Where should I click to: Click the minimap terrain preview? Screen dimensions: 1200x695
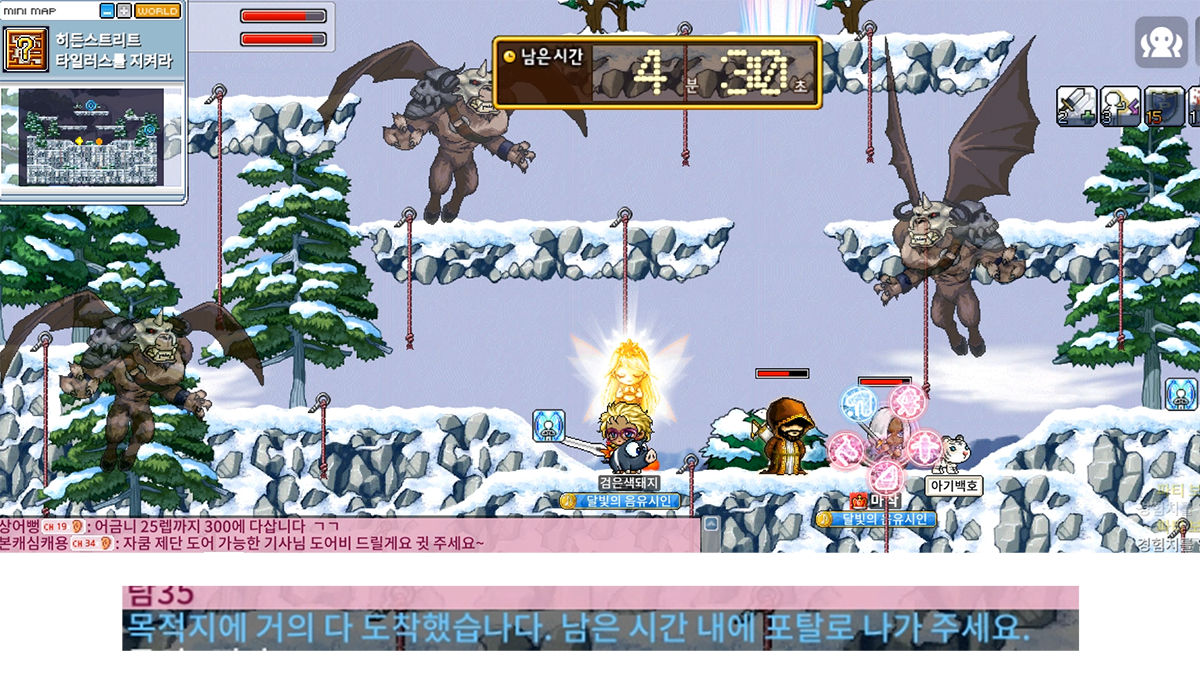91,136
